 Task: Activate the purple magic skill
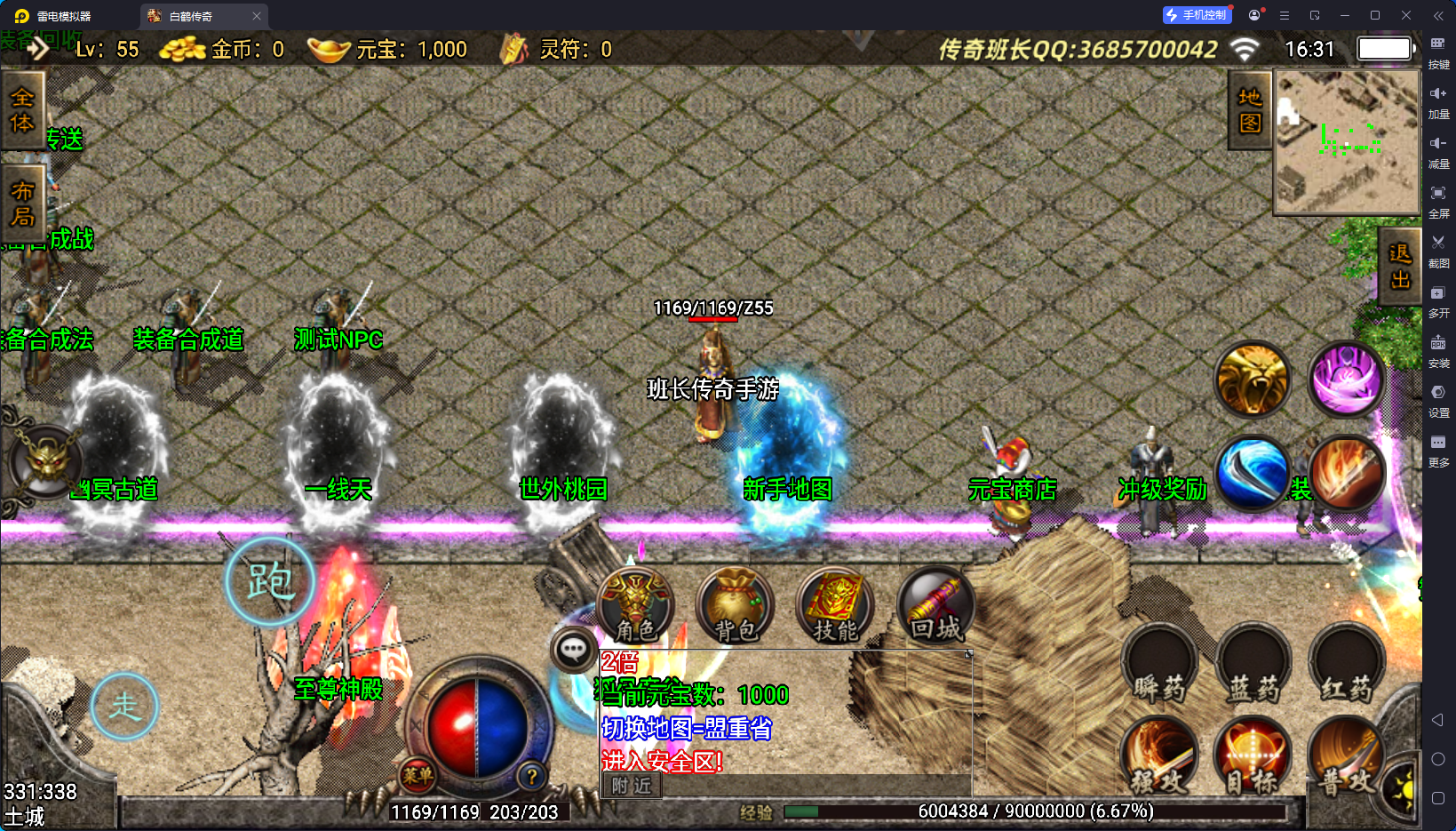point(1347,380)
